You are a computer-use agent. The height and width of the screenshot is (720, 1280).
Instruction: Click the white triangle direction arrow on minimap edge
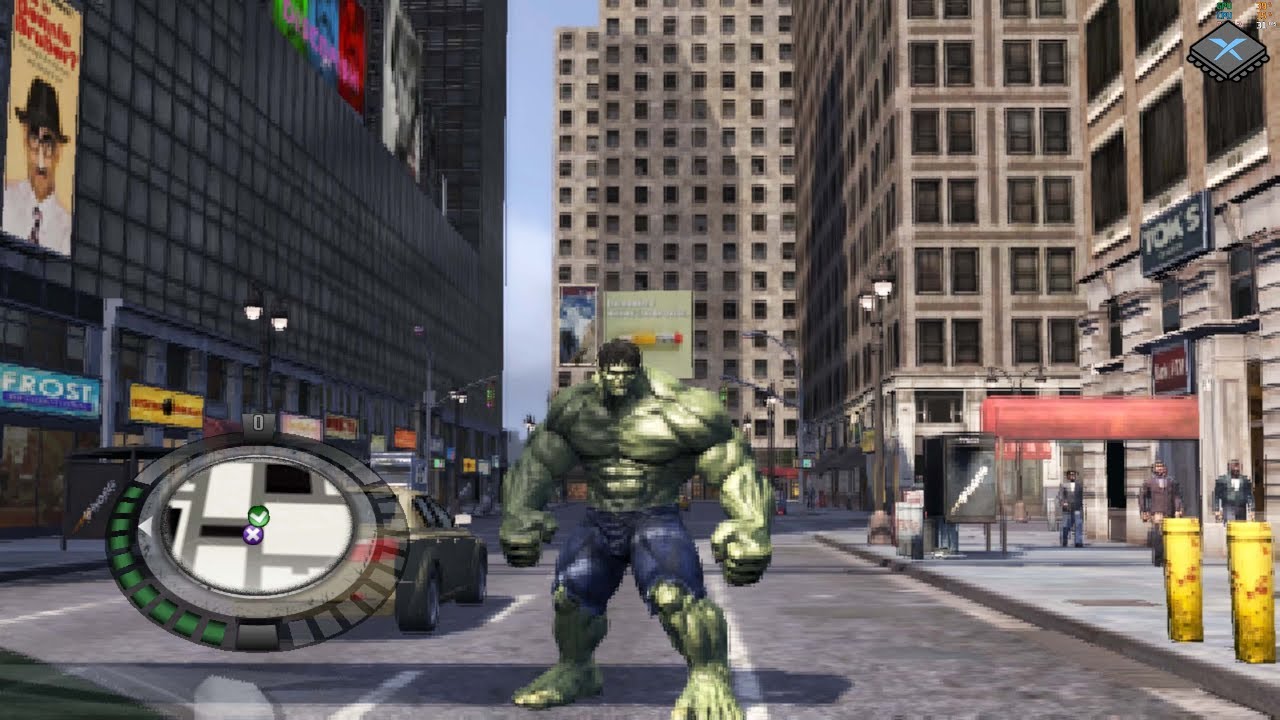147,526
